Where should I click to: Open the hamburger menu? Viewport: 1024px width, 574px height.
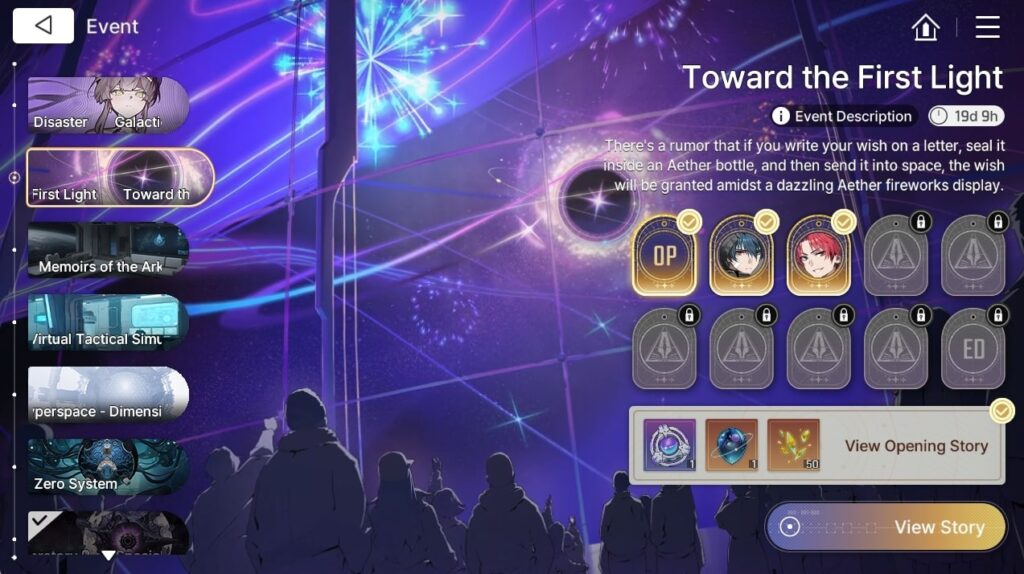tap(987, 27)
